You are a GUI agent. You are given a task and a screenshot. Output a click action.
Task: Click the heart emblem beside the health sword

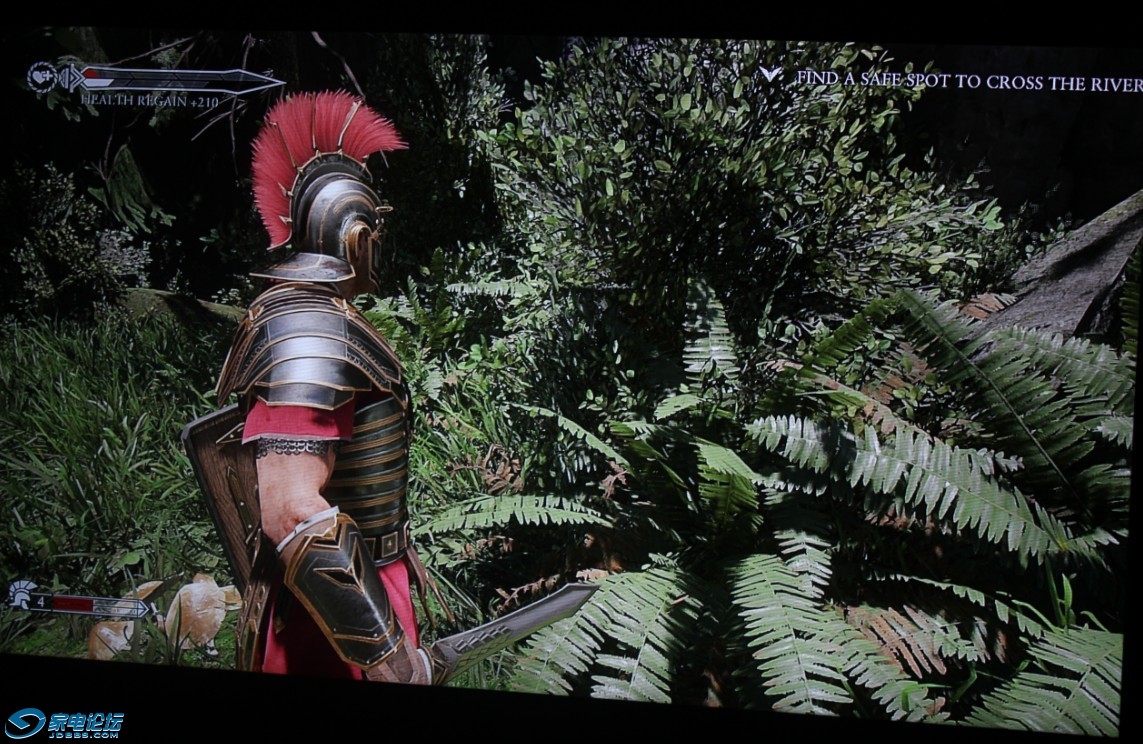(x=42, y=77)
